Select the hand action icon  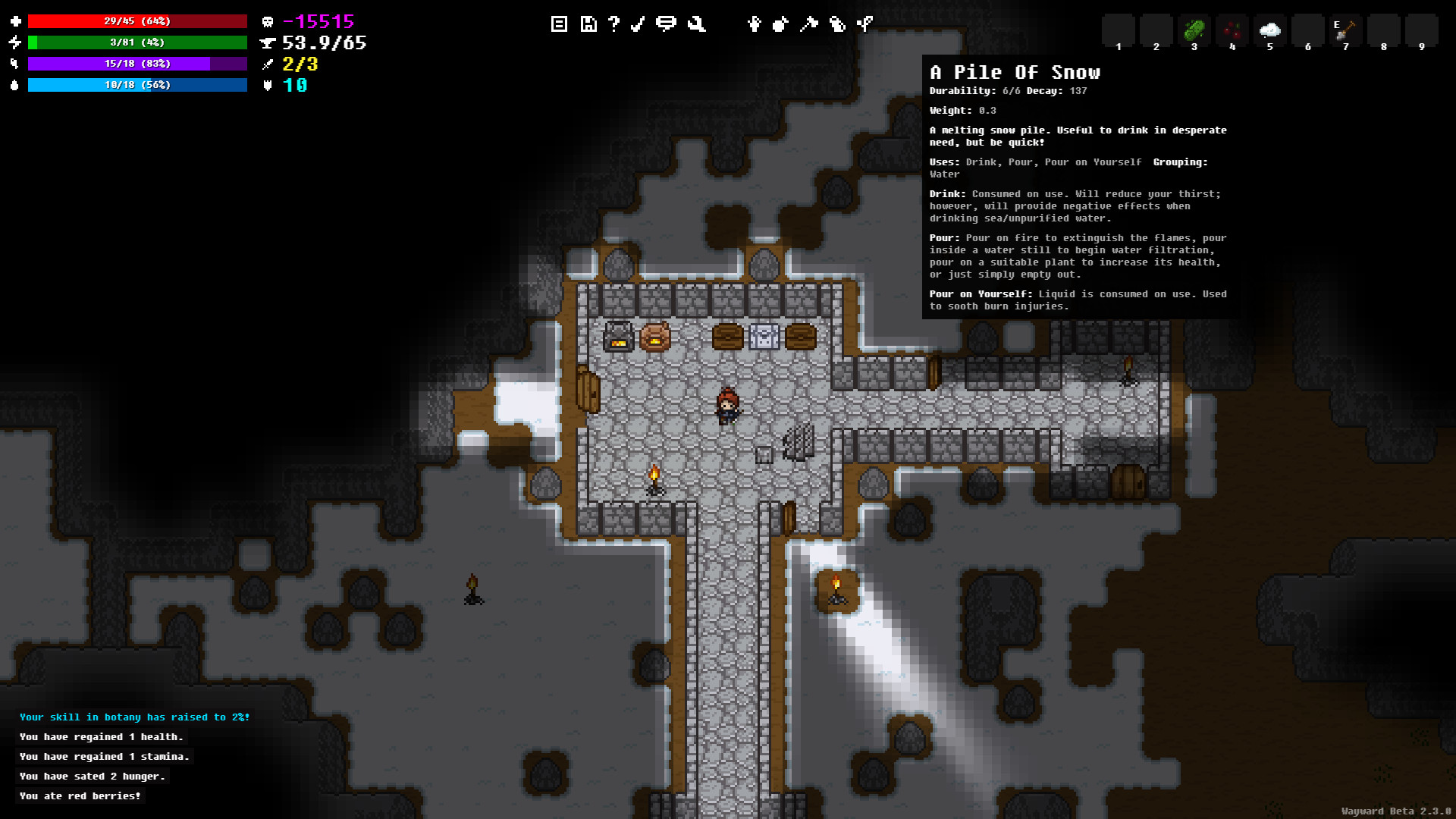(x=754, y=24)
